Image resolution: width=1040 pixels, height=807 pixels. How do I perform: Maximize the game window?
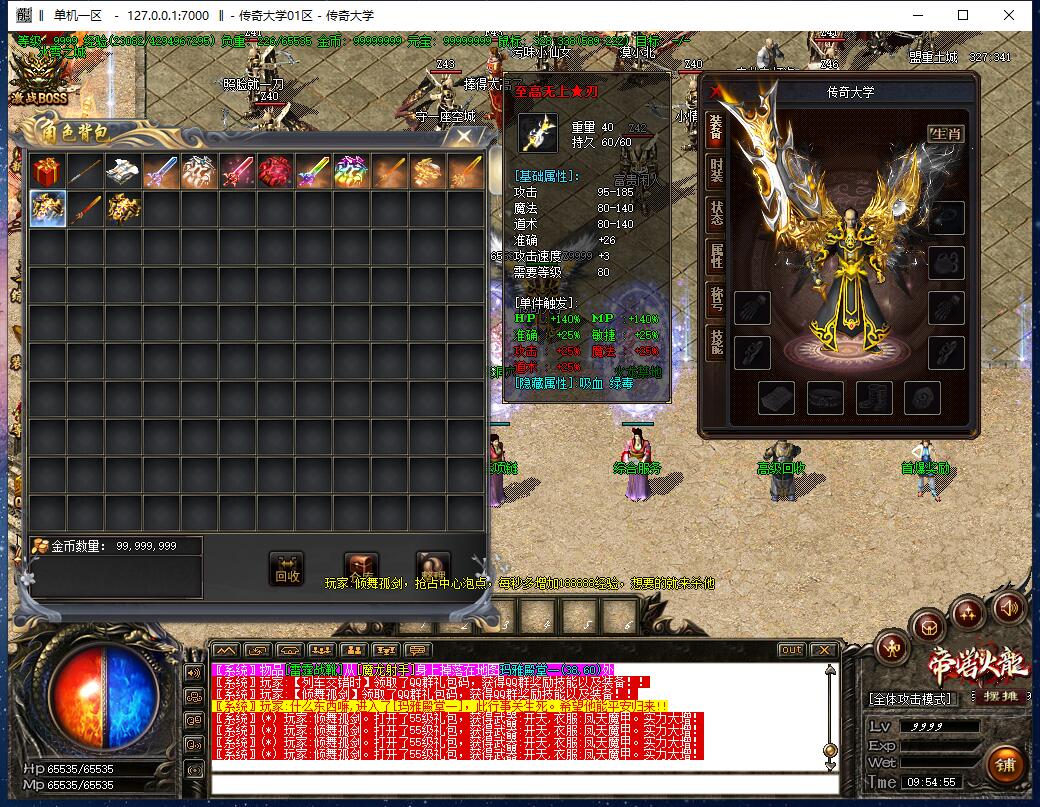963,15
